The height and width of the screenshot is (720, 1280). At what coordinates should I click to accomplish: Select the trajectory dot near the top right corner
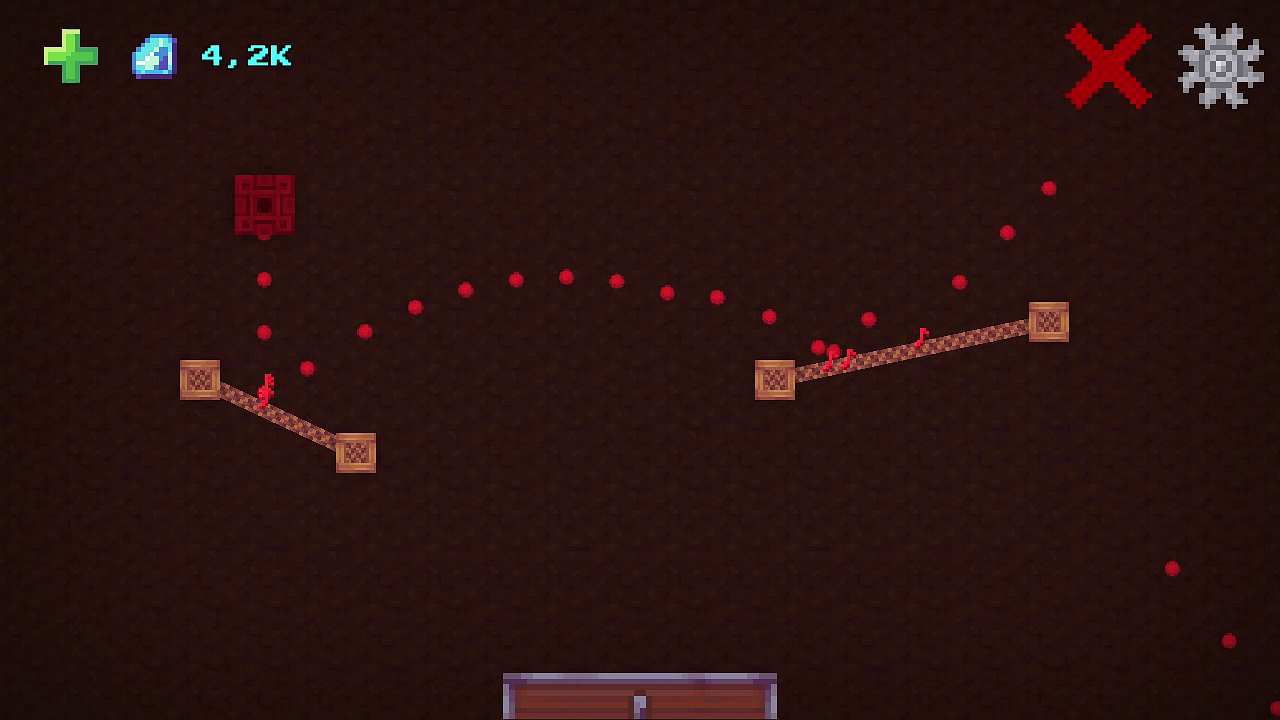(1049, 188)
